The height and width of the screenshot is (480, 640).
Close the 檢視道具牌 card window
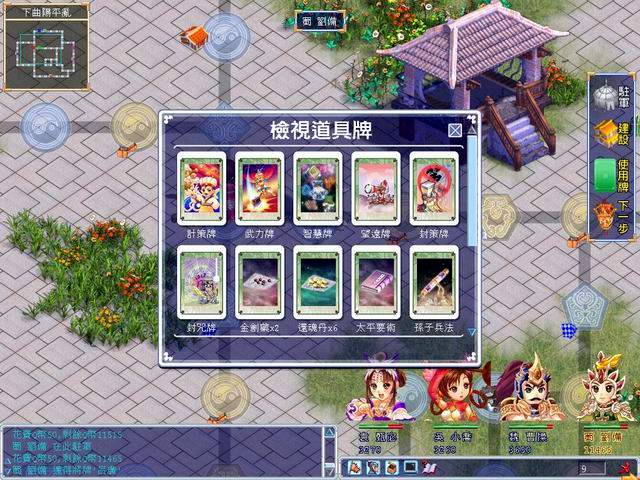point(455,130)
